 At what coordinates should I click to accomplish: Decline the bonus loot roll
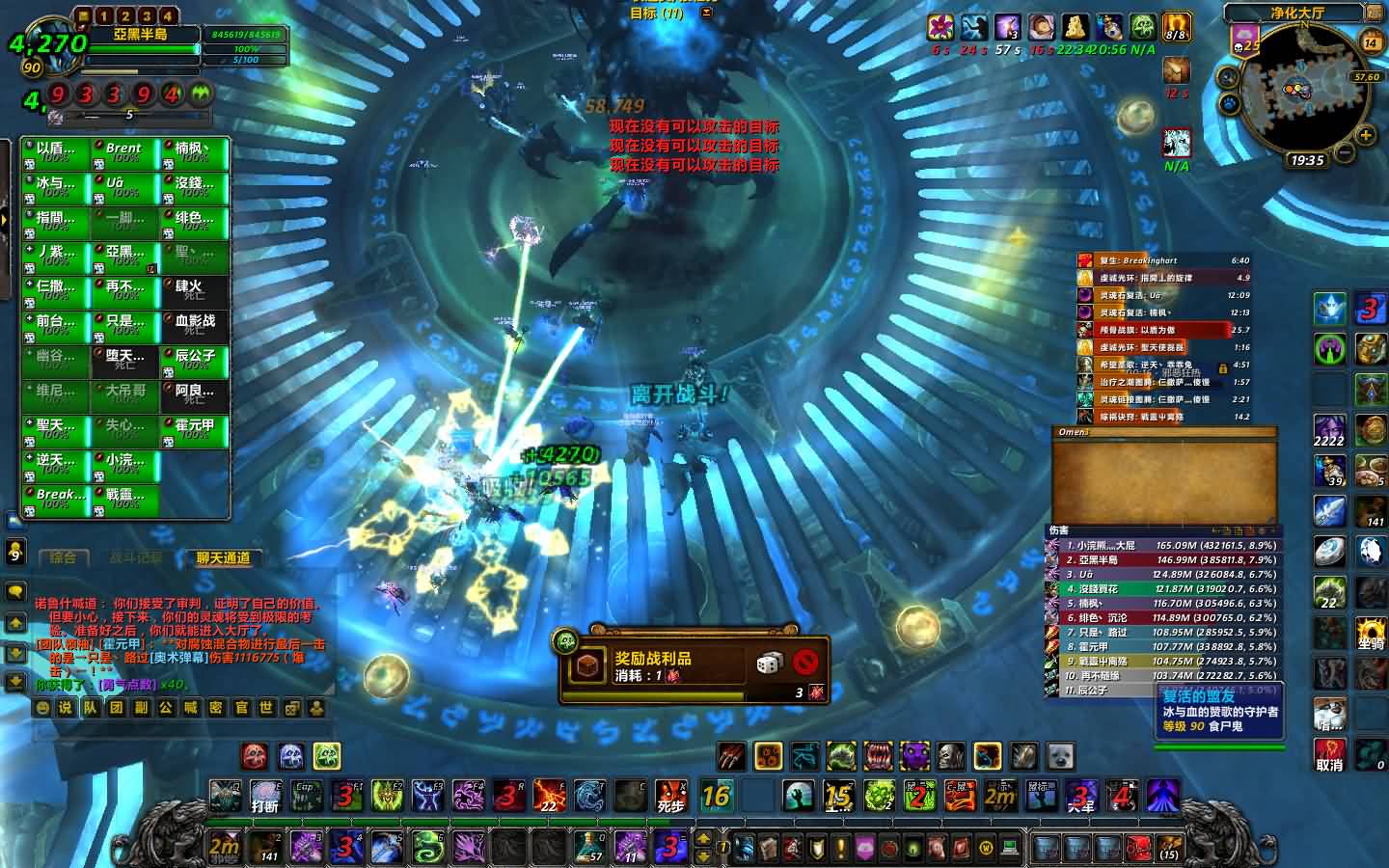click(x=806, y=663)
